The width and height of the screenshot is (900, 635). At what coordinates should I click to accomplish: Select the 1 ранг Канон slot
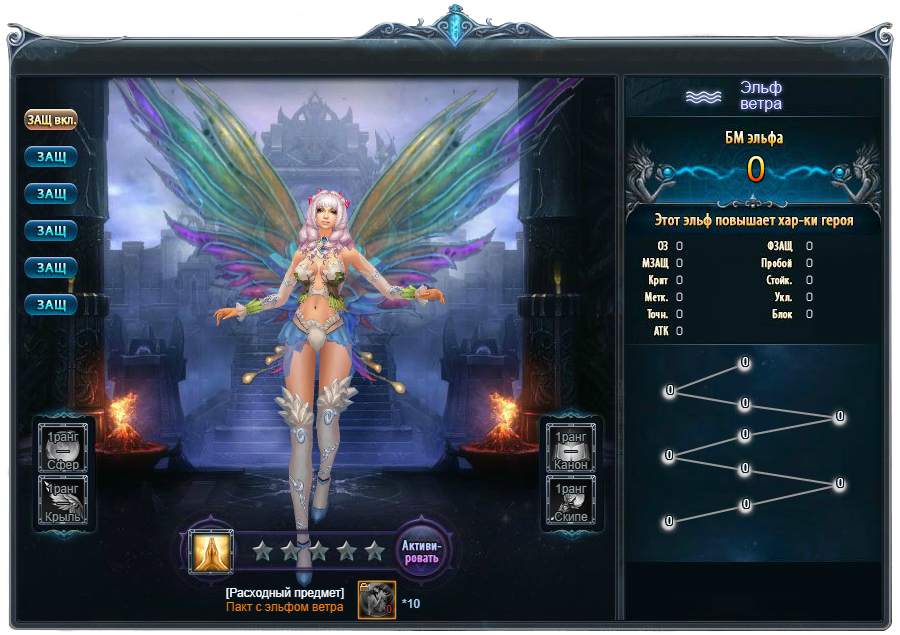point(571,446)
